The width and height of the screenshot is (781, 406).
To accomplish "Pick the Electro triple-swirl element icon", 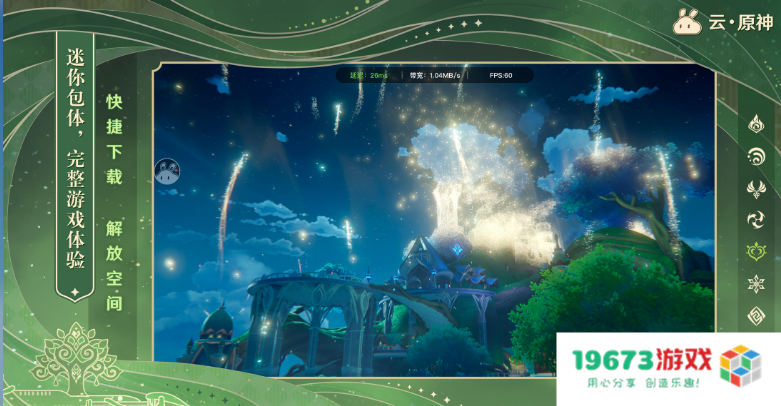I will tap(756, 220).
